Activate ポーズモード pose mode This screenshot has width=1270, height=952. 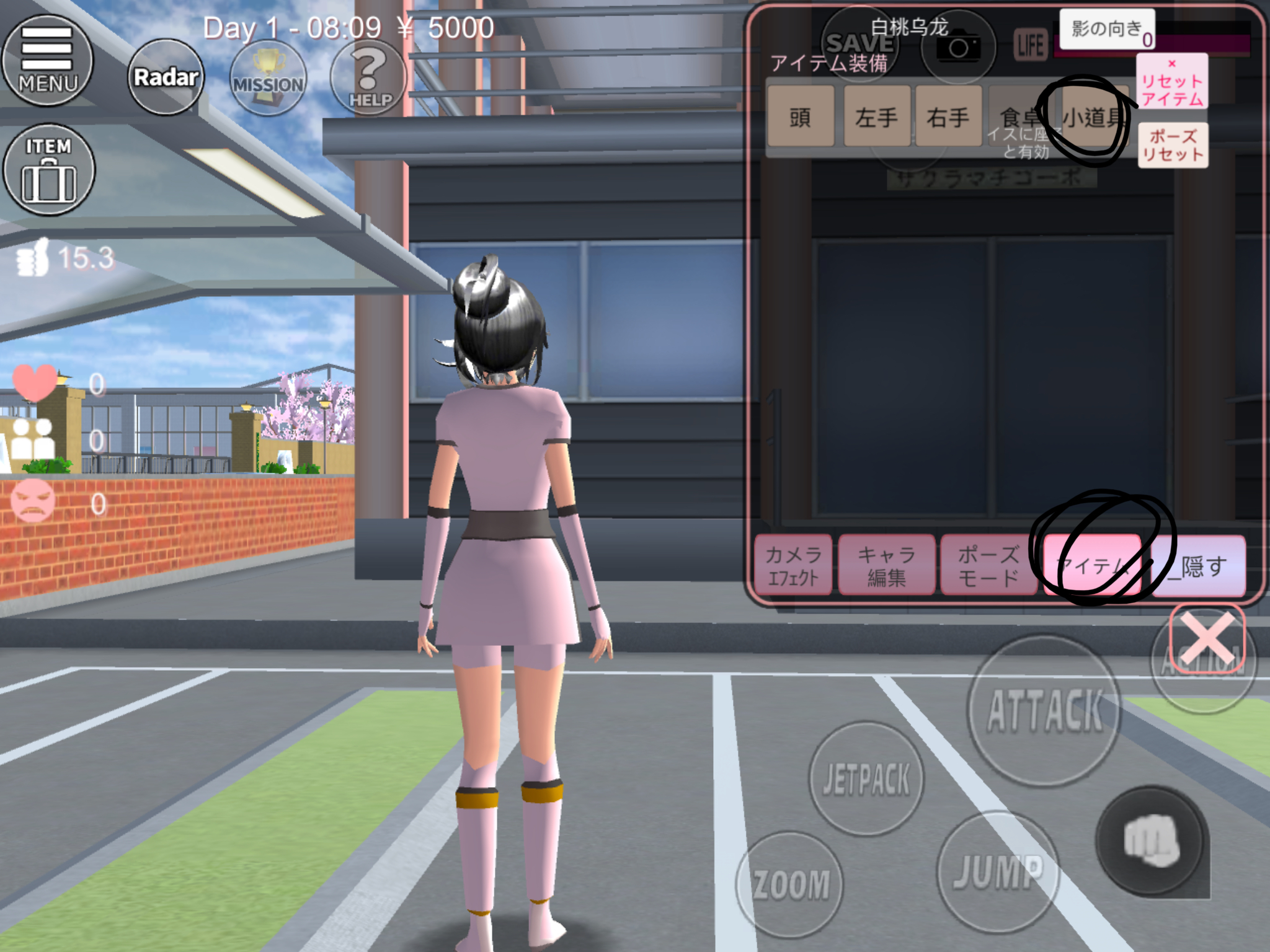coord(988,565)
